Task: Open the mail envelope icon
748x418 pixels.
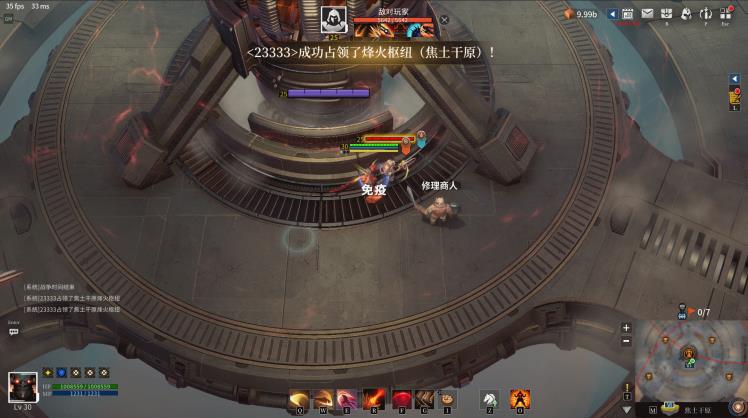Action: (x=647, y=14)
